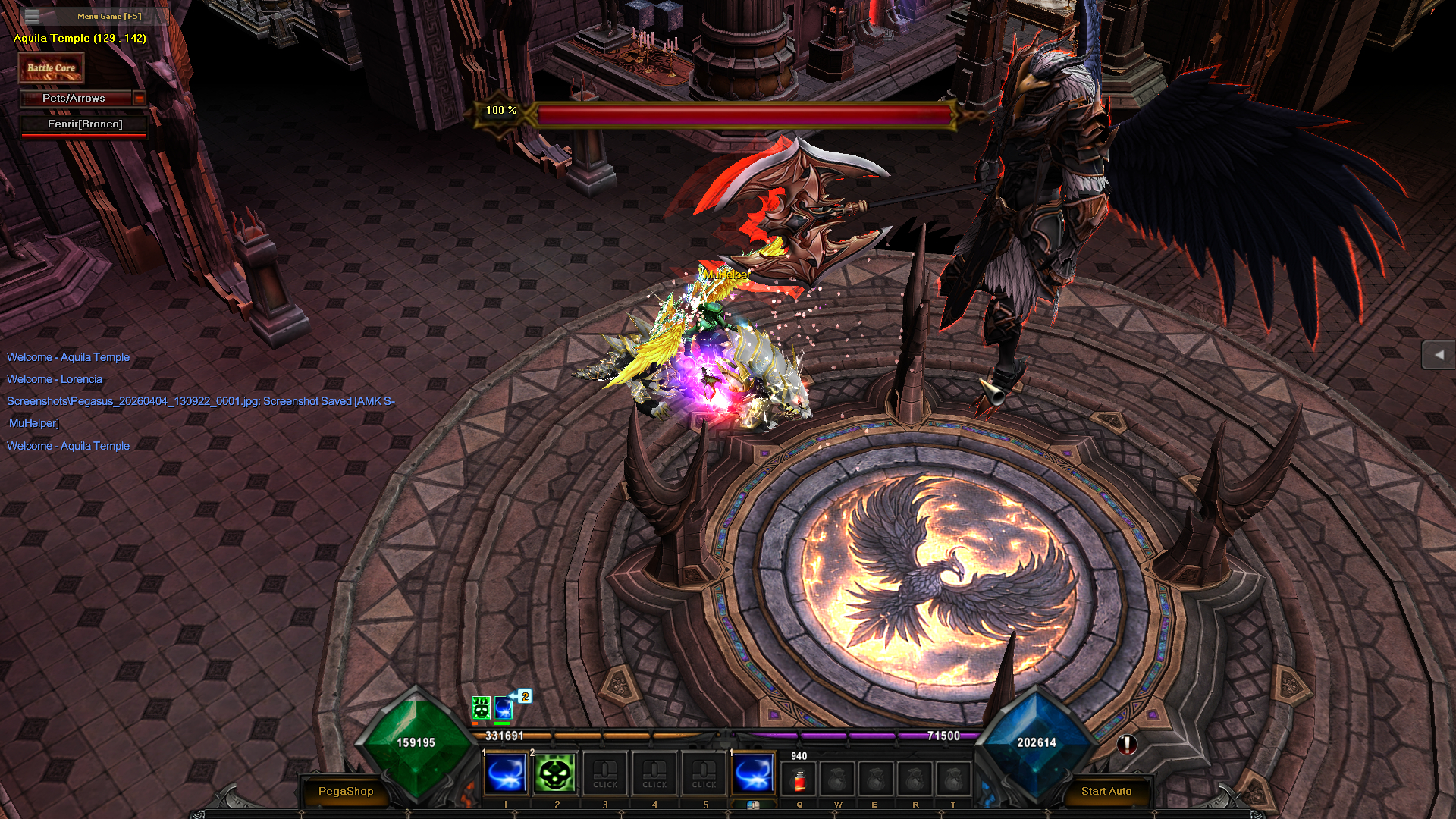
Task: Open the Menu Game hamburger button
Action: pos(32,16)
